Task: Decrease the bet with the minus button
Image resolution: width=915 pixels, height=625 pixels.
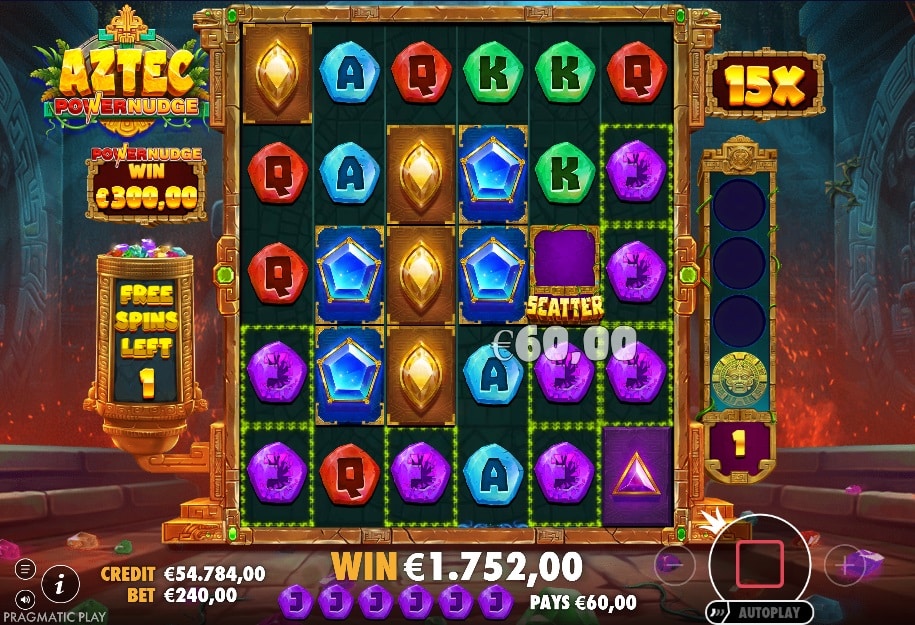Action: (674, 565)
